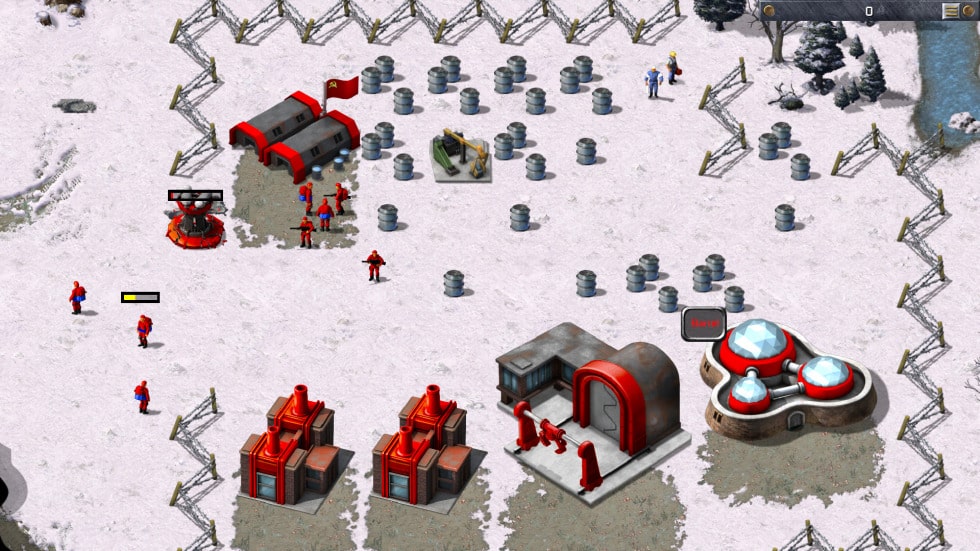Image resolution: width=980 pixels, height=551 pixels.
Task: Select the flame tower showing a health bar
Action: 195,220
